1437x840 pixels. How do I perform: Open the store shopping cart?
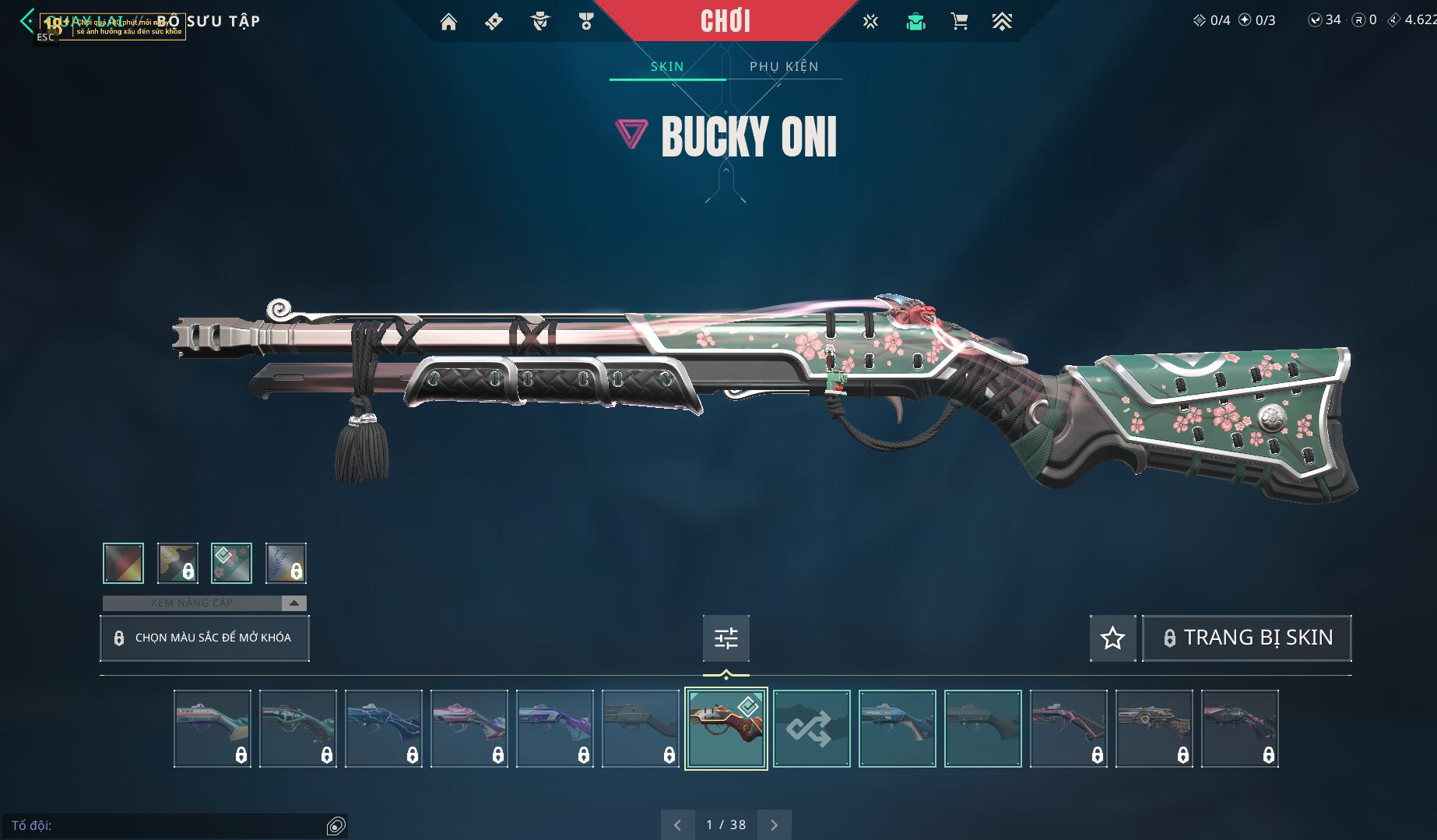959,22
